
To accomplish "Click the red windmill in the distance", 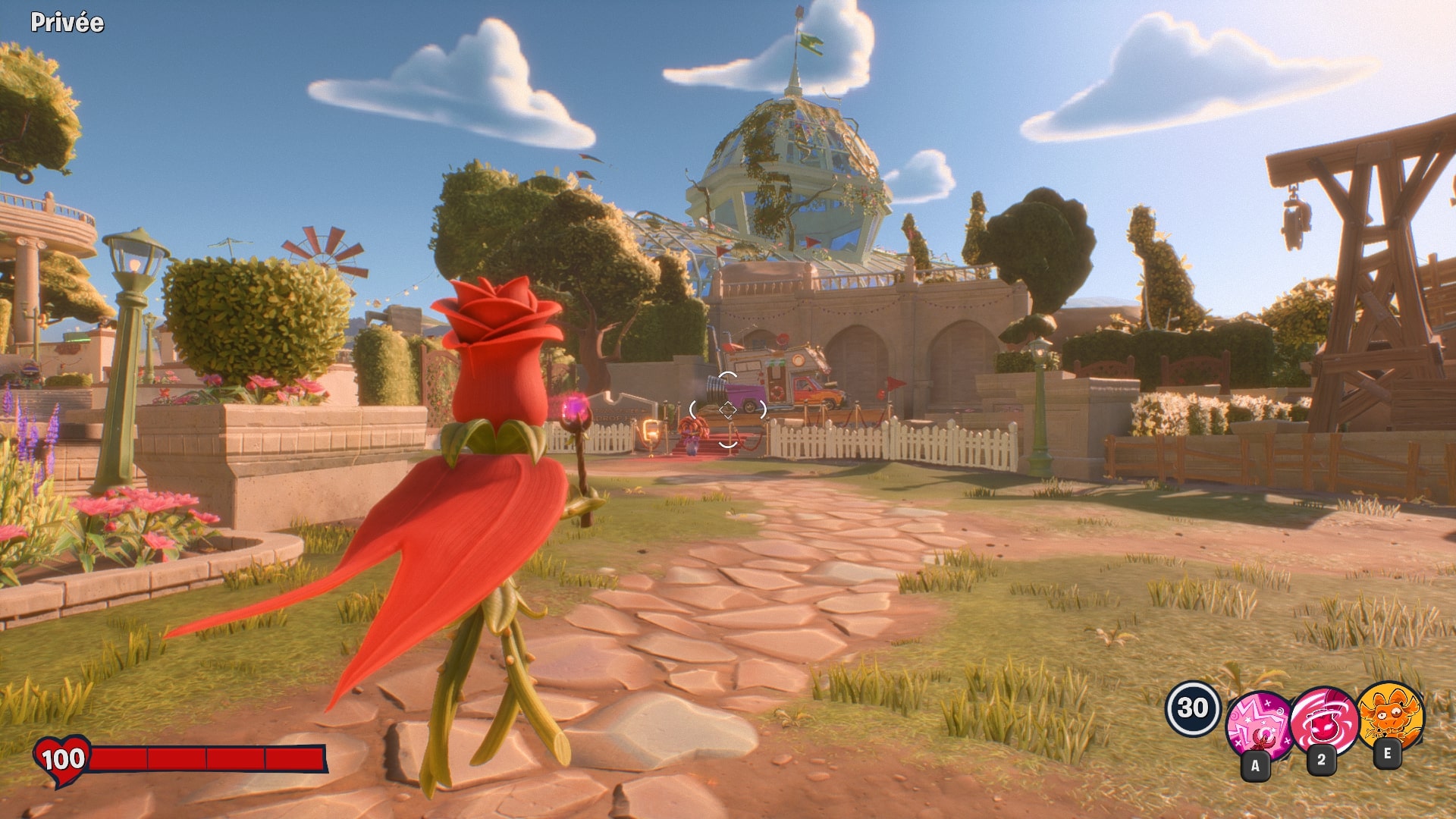I will (x=326, y=258).
